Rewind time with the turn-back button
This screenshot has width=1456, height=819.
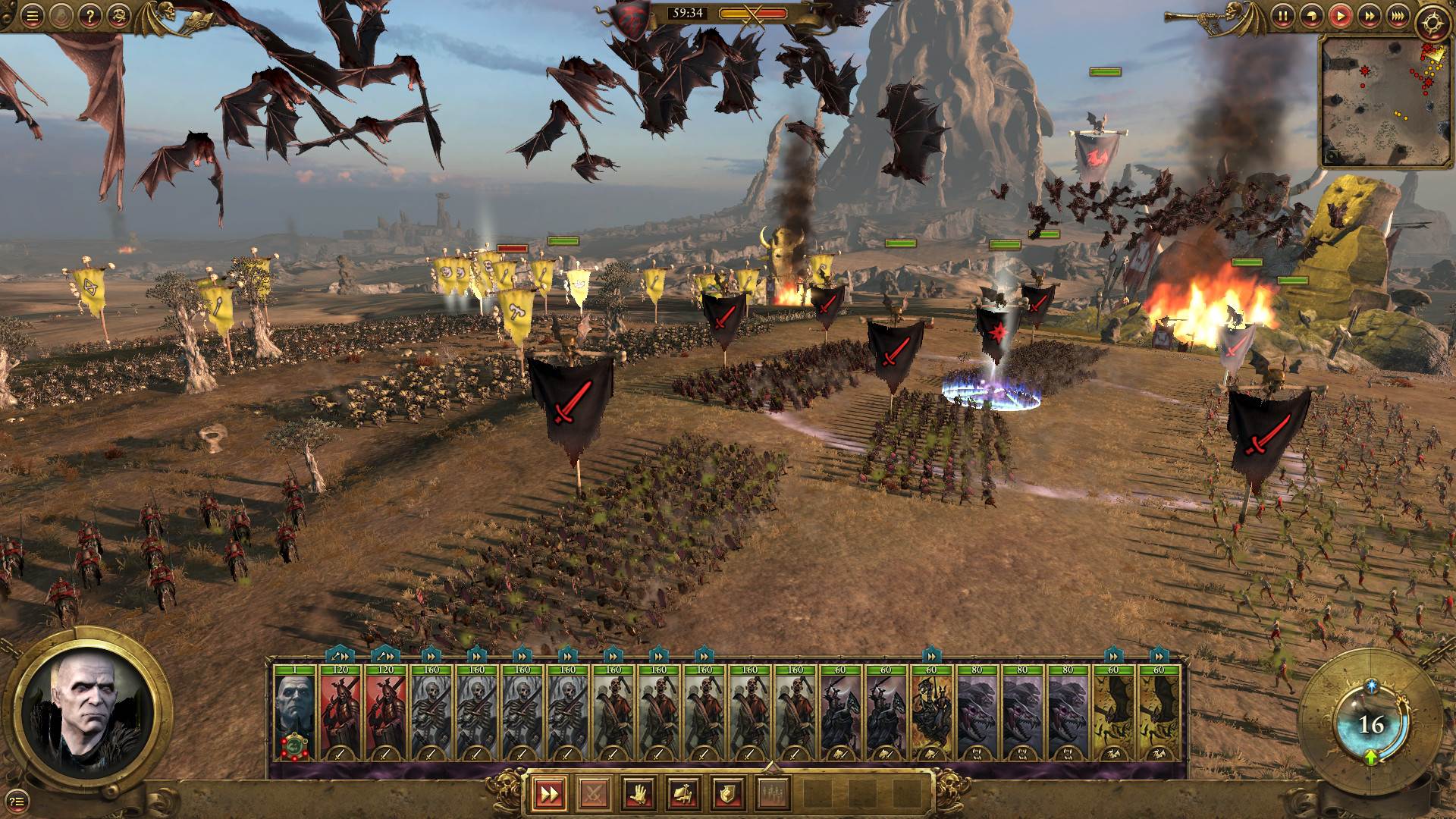[x=1313, y=17]
